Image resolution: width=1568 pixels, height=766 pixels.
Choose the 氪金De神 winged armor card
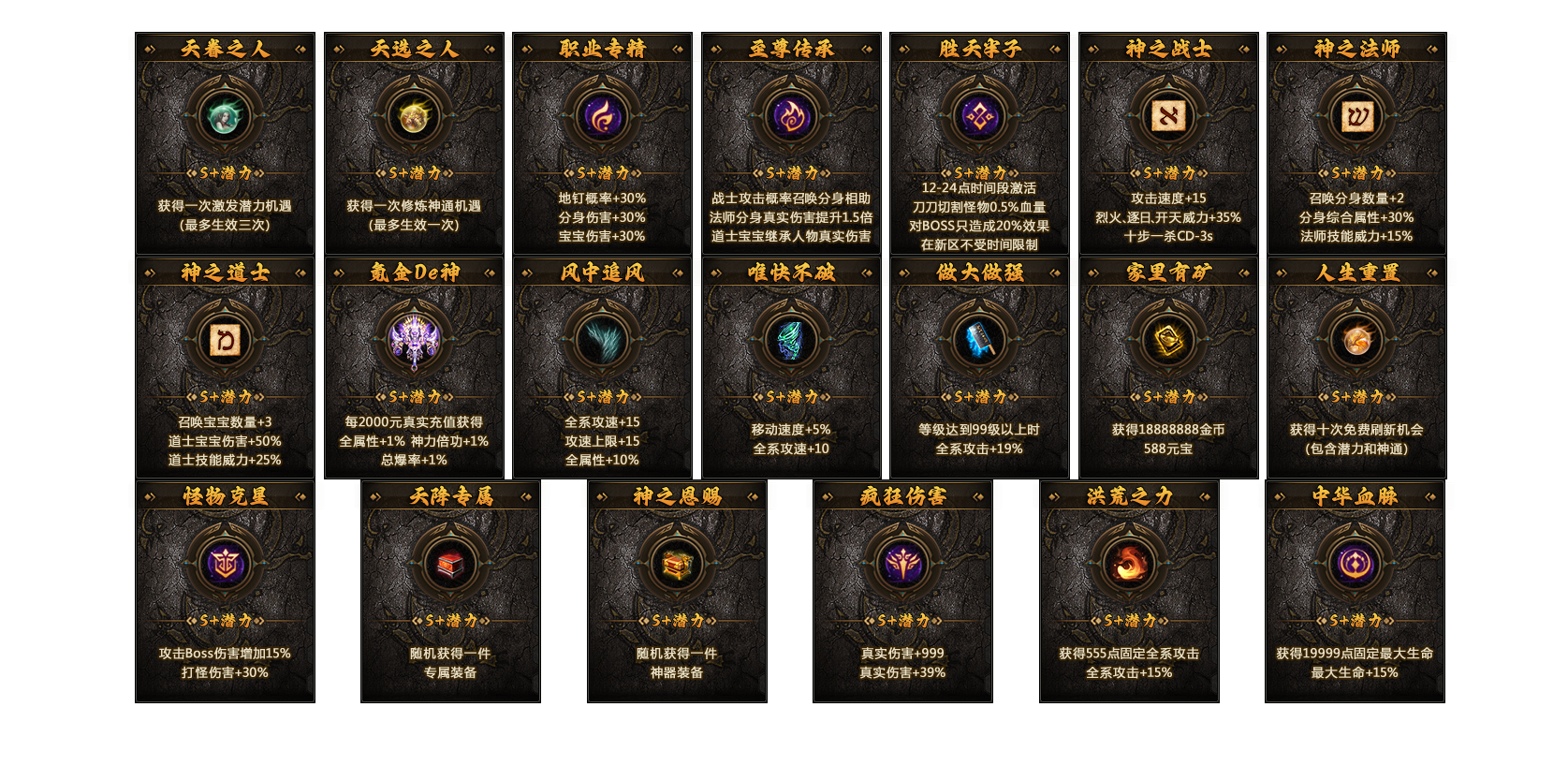pyautogui.click(x=414, y=367)
